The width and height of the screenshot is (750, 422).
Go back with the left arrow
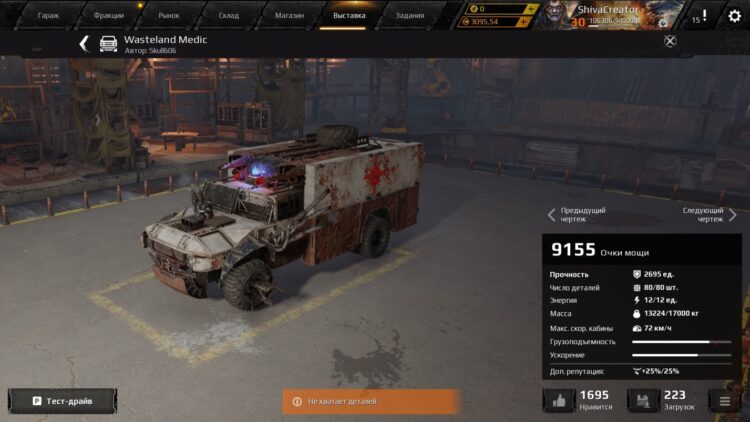click(84, 43)
